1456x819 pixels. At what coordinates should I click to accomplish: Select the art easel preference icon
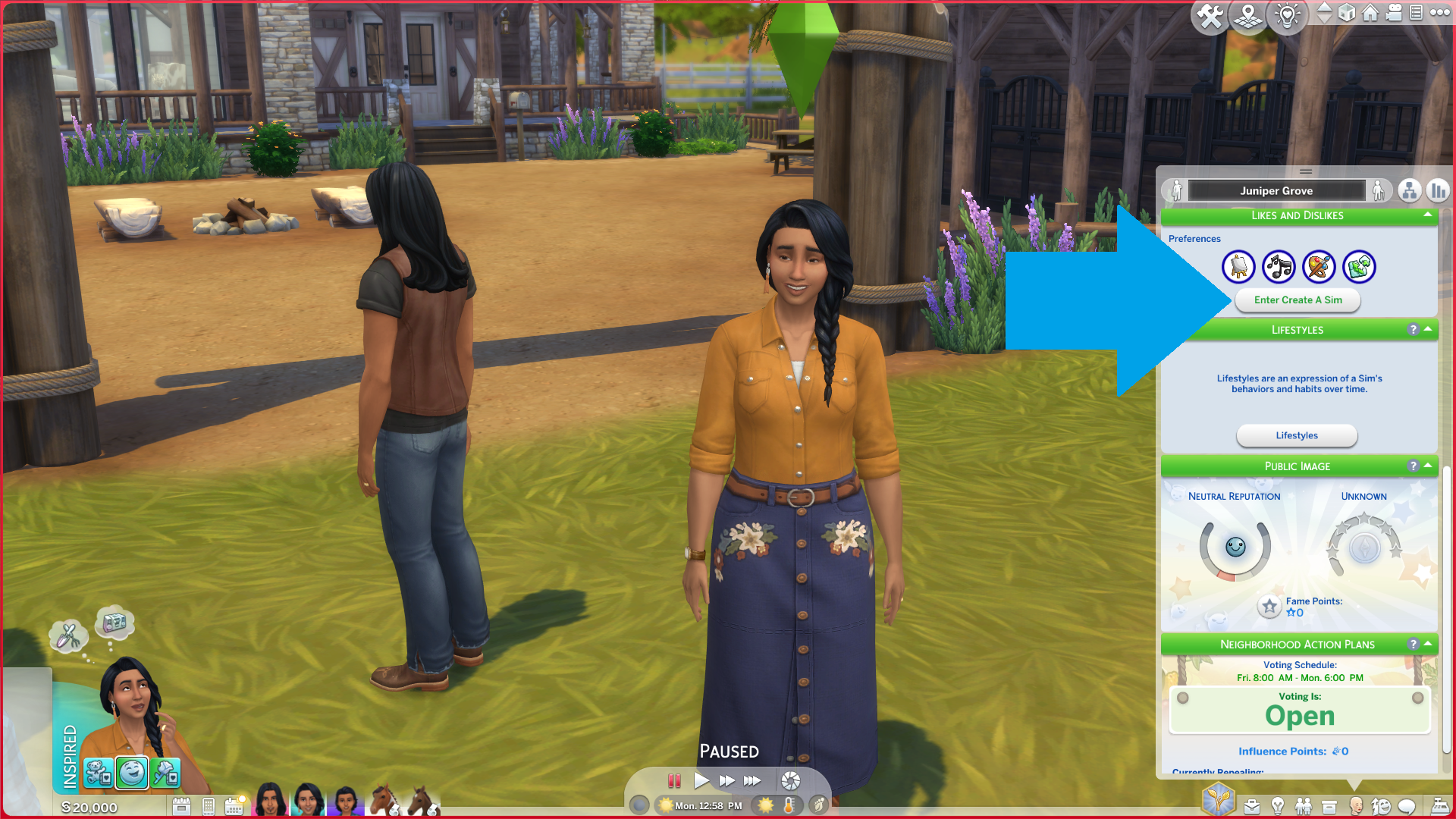[1239, 266]
